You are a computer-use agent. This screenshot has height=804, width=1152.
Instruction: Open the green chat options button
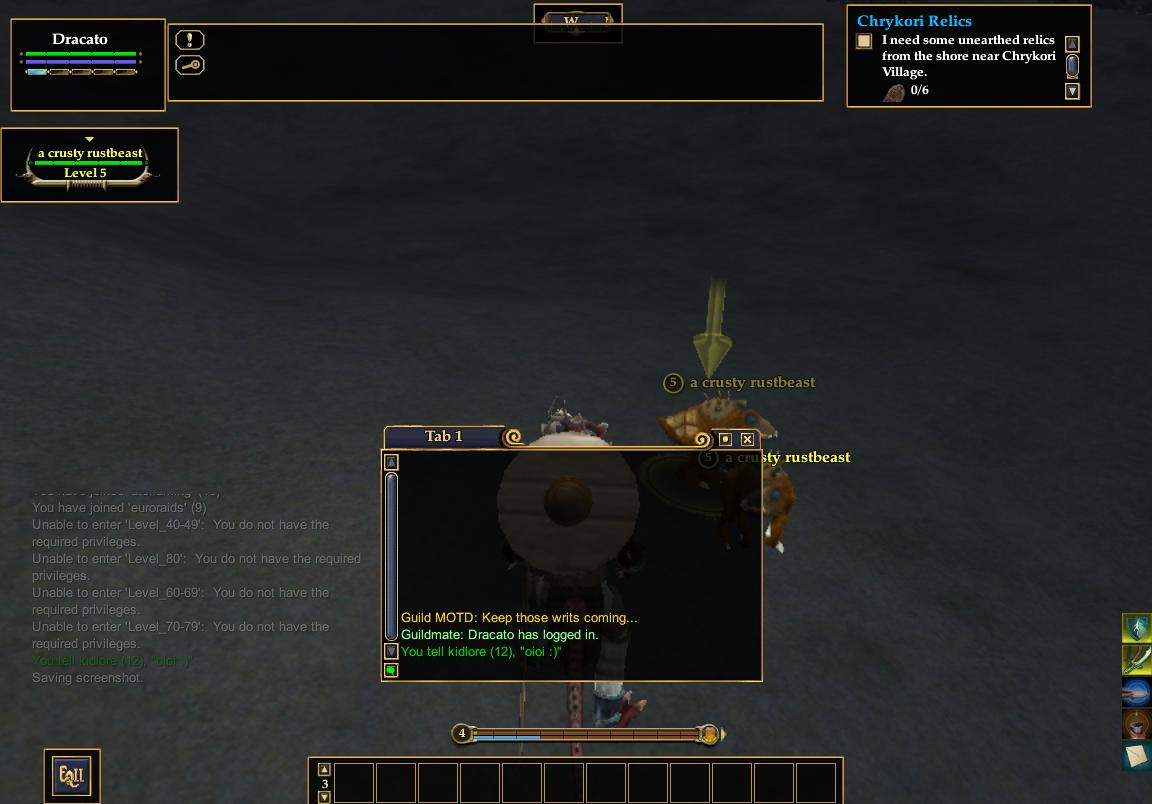(x=391, y=670)
